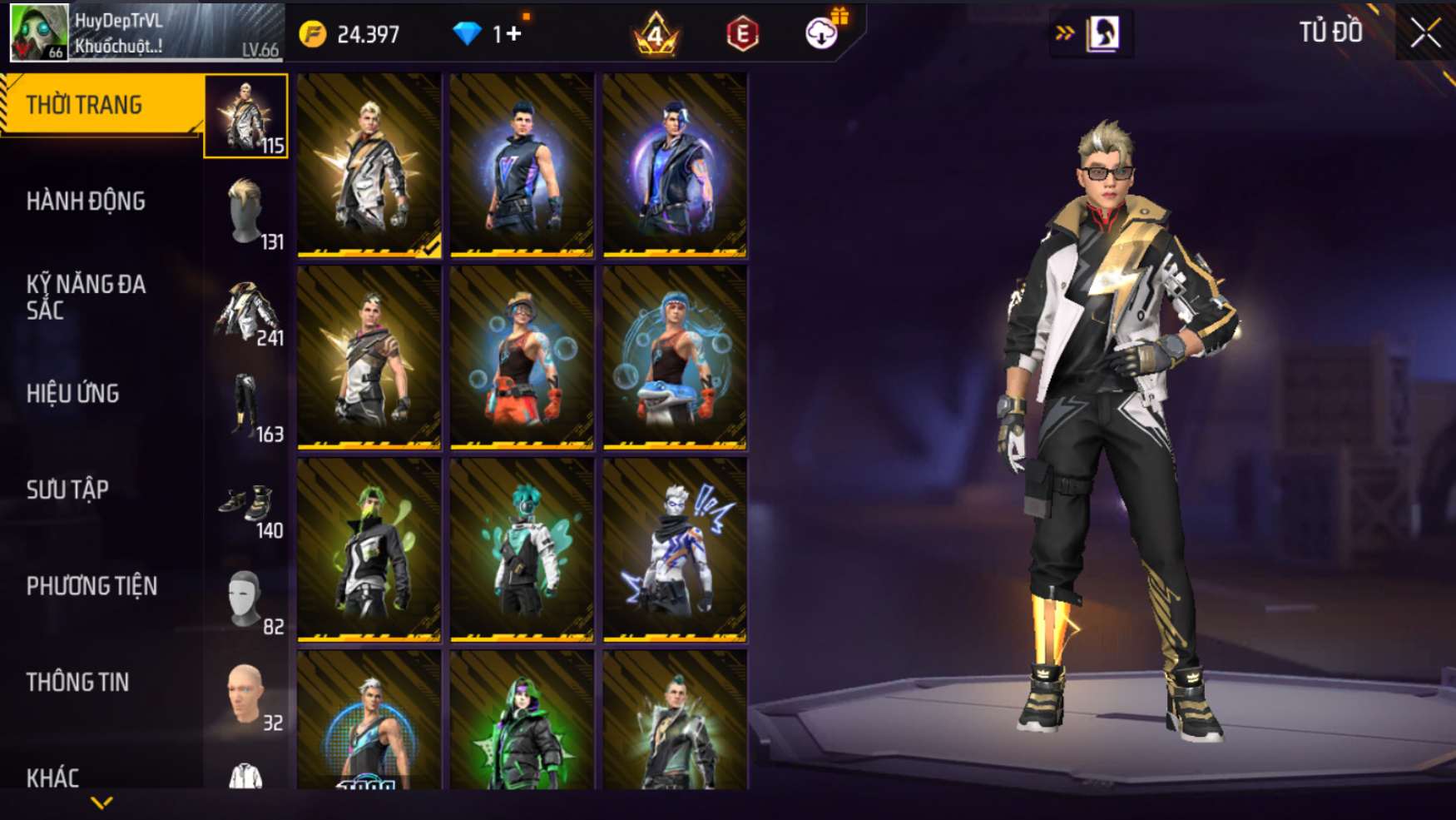Select the face mask subcategory showing 82

coord(246,599)
